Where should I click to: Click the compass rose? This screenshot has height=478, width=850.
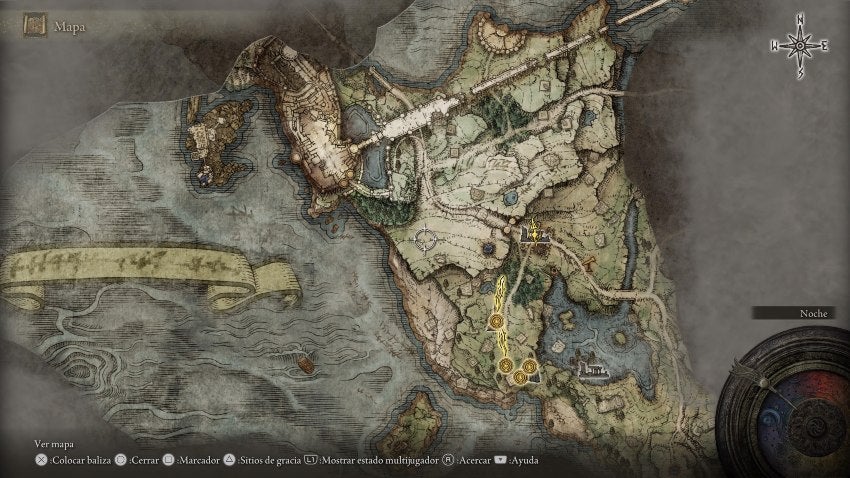799,44
